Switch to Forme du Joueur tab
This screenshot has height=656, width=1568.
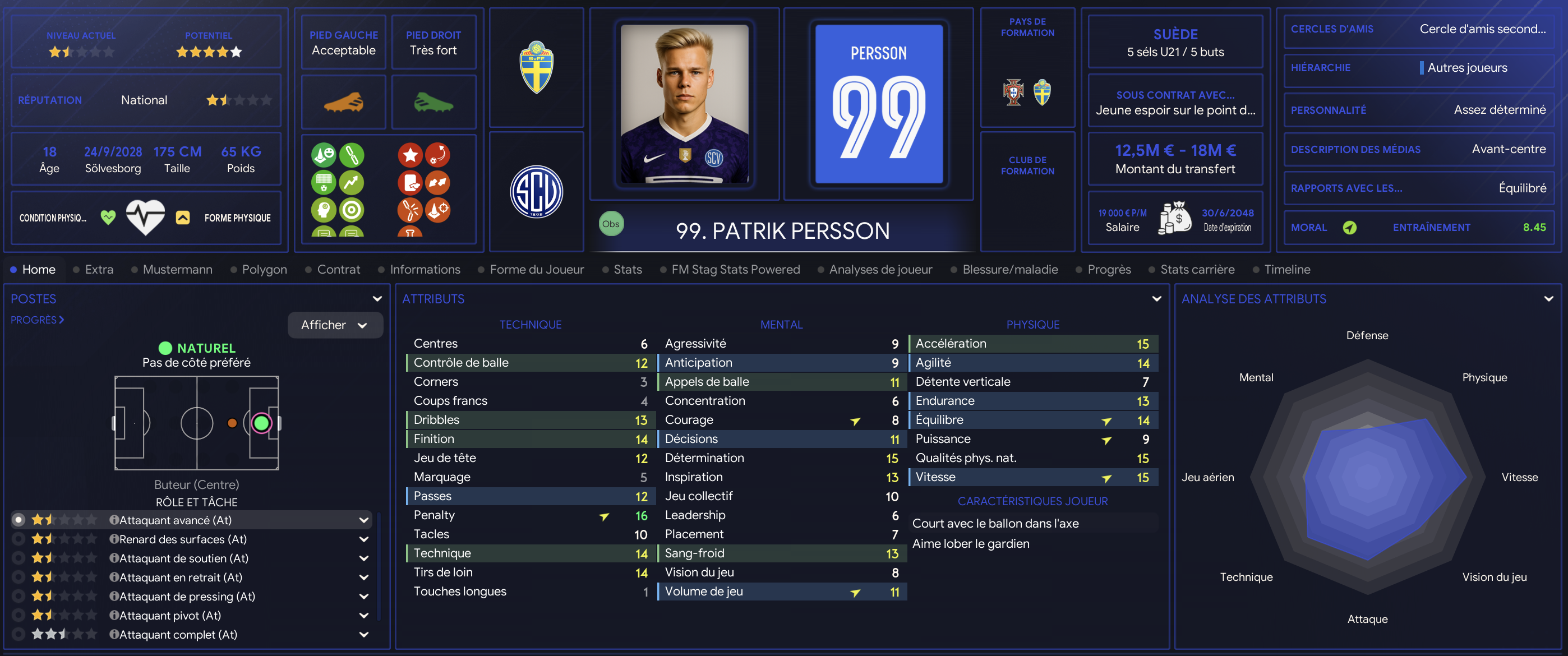(536, 269)
